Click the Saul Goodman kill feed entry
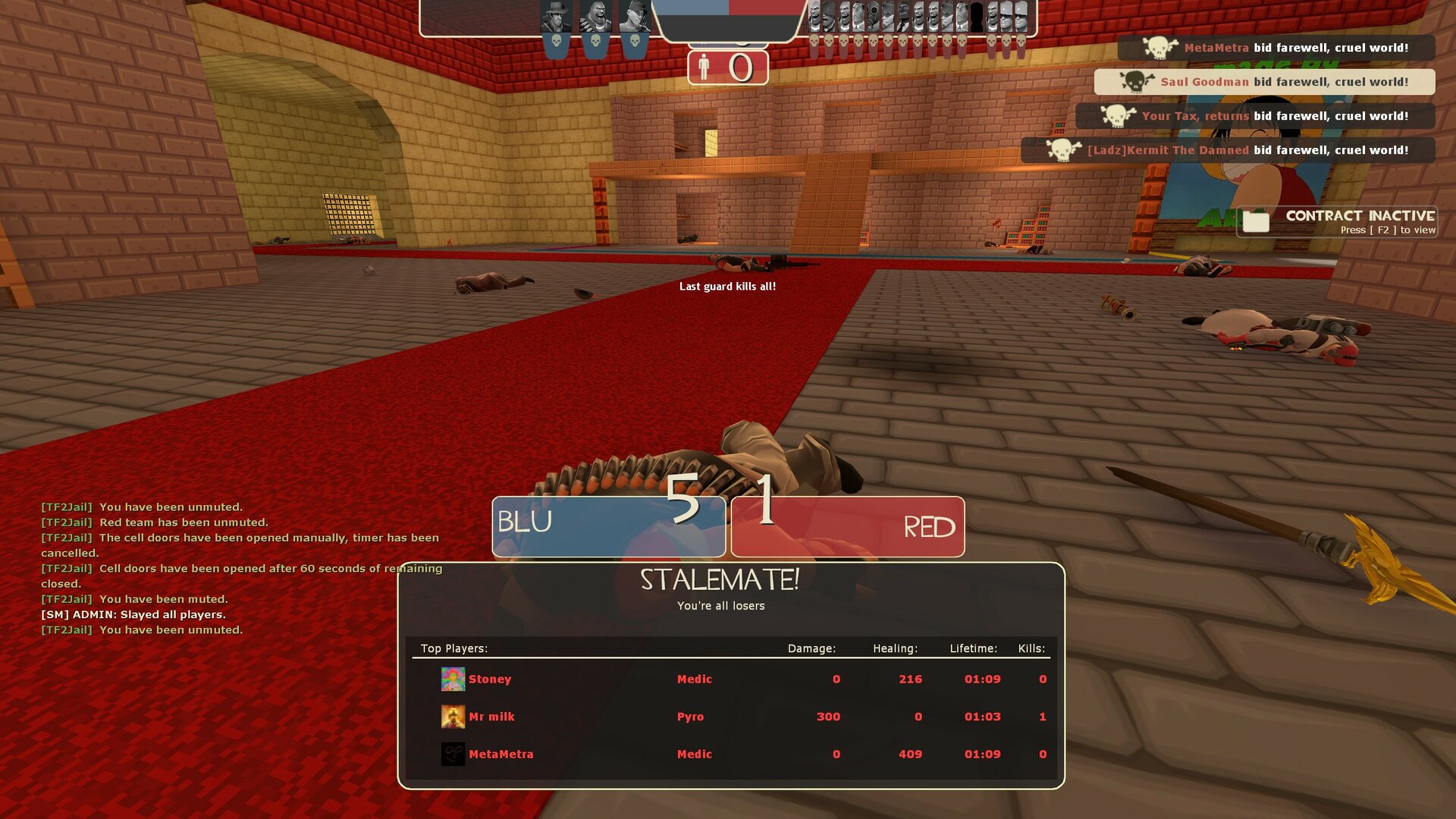 pyautogui.click(x=1264, y=82)
